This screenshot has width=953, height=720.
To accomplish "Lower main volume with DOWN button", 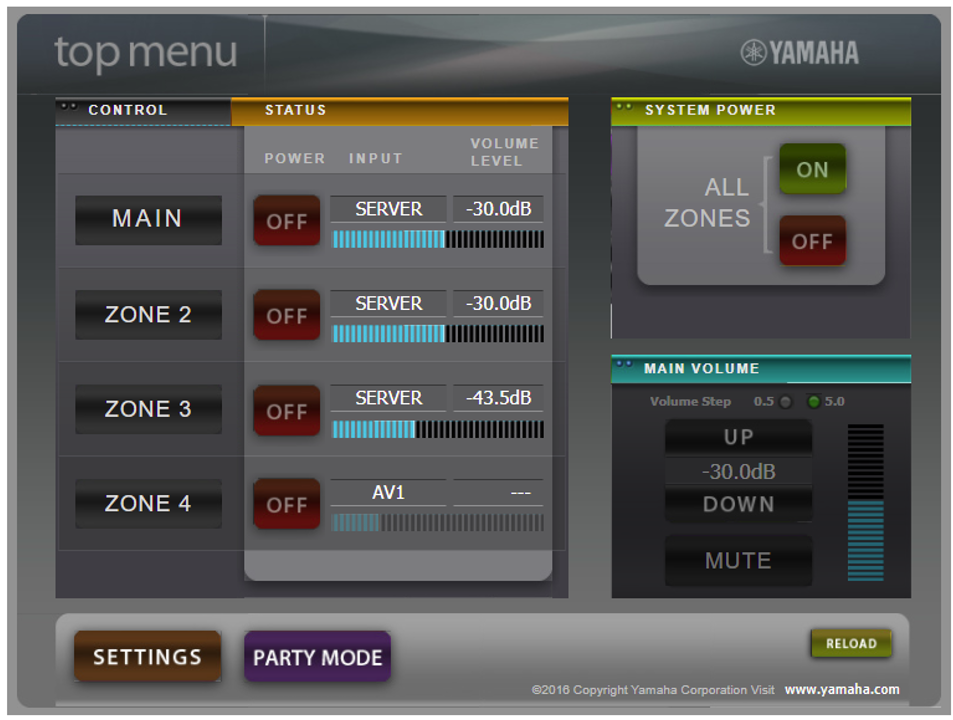I will pyautogui.click(x=738, y=505).
